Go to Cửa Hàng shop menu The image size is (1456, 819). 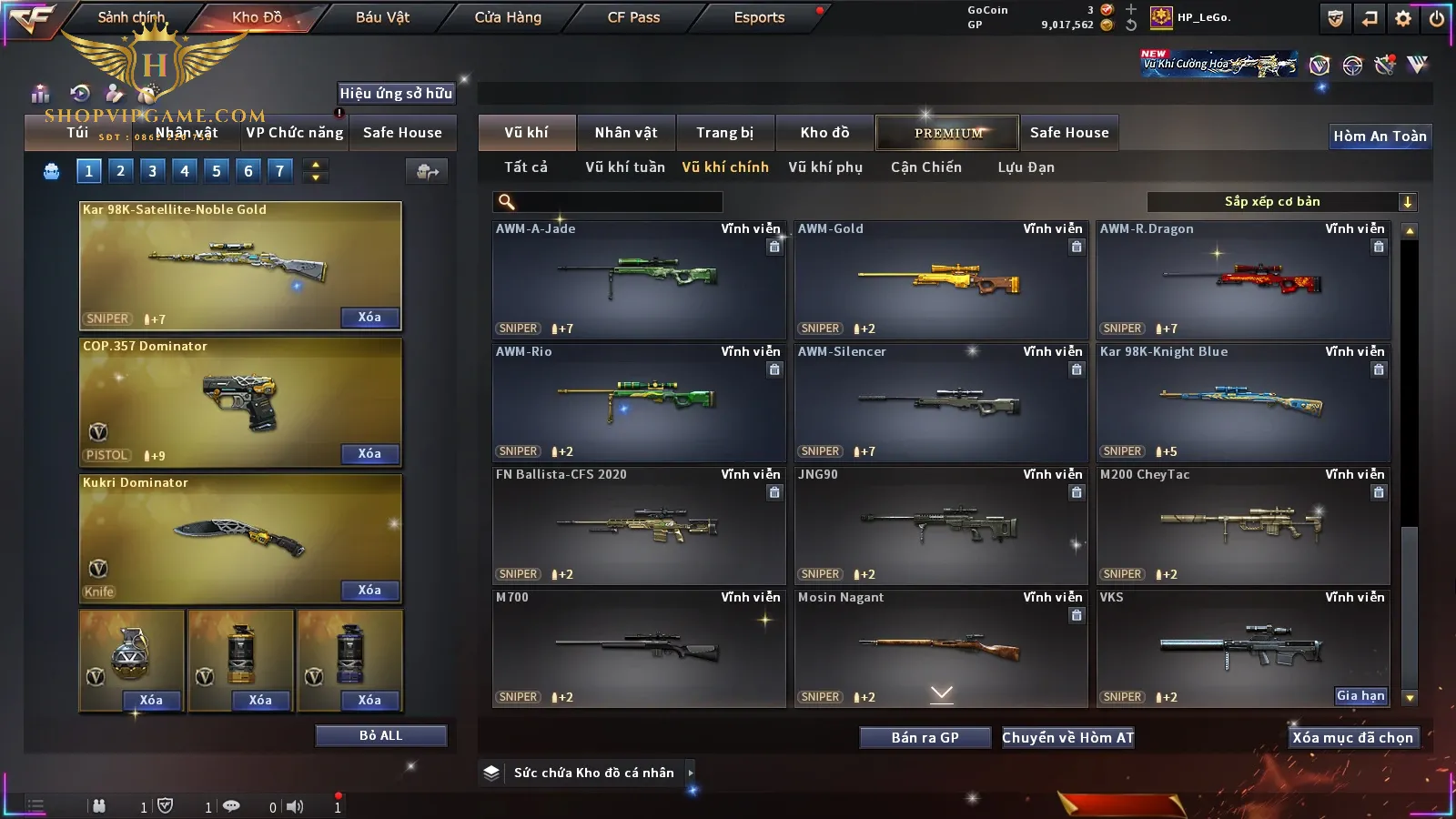click(508, 17)
